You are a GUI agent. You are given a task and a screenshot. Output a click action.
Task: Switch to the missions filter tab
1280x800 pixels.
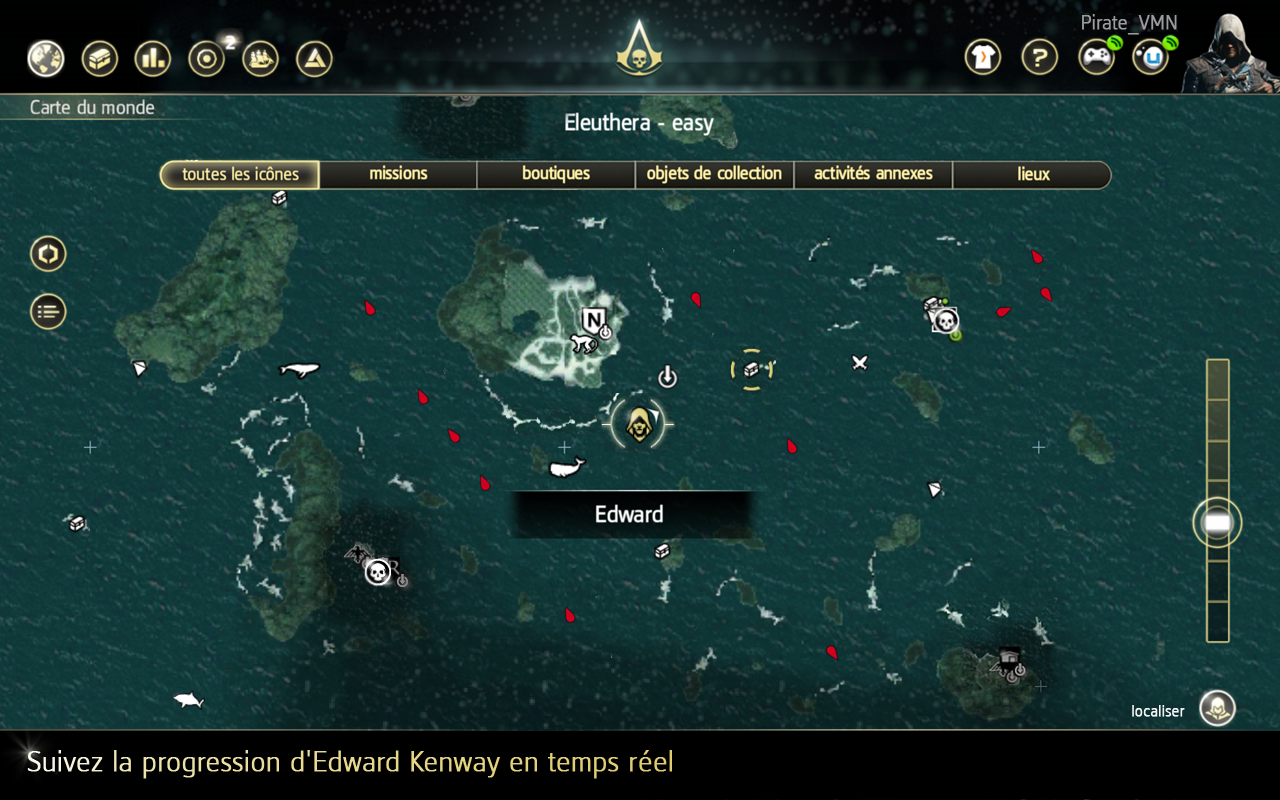pos(397,174)
